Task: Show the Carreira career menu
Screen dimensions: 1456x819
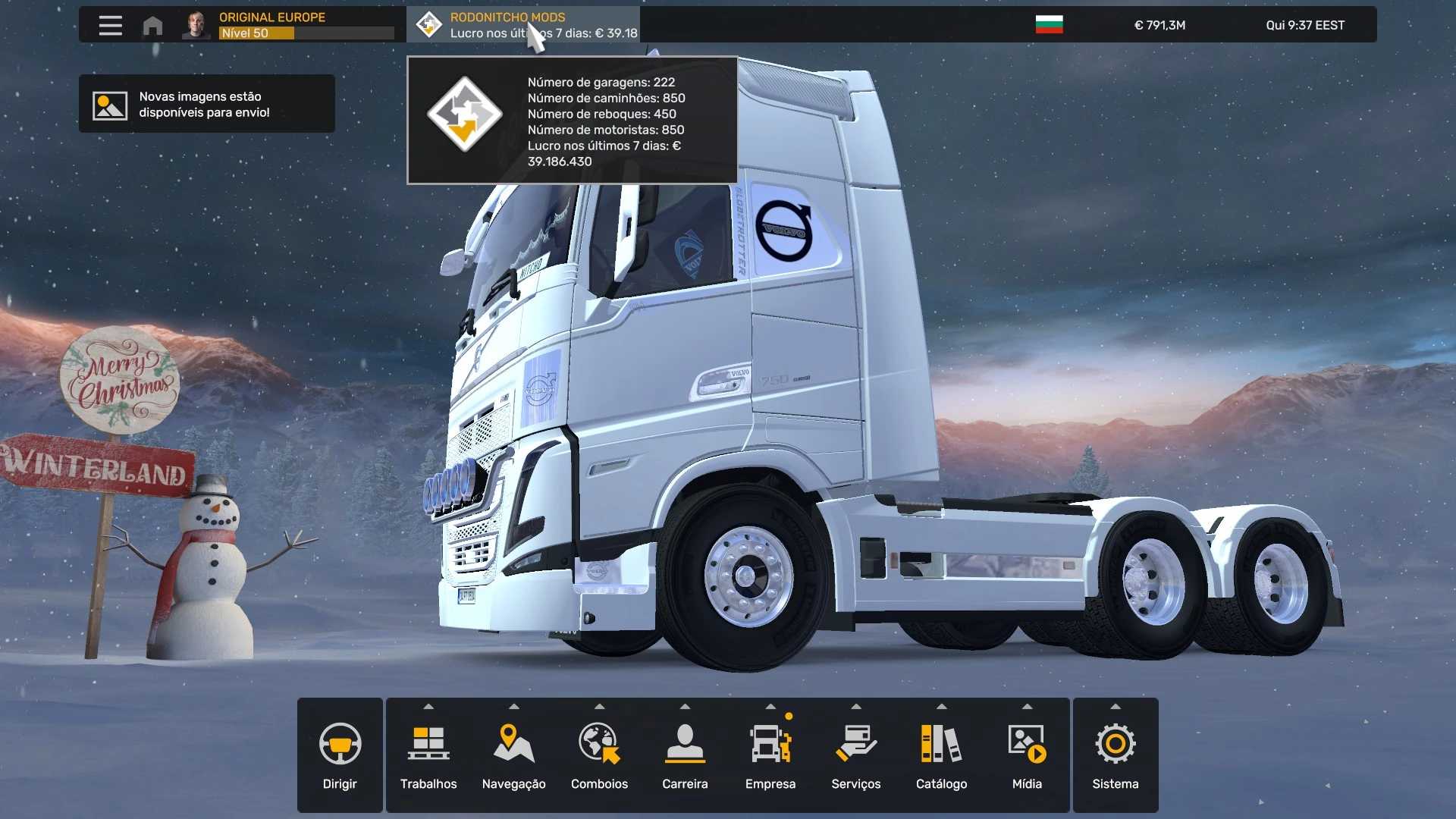Action: (x=685, y=755)
